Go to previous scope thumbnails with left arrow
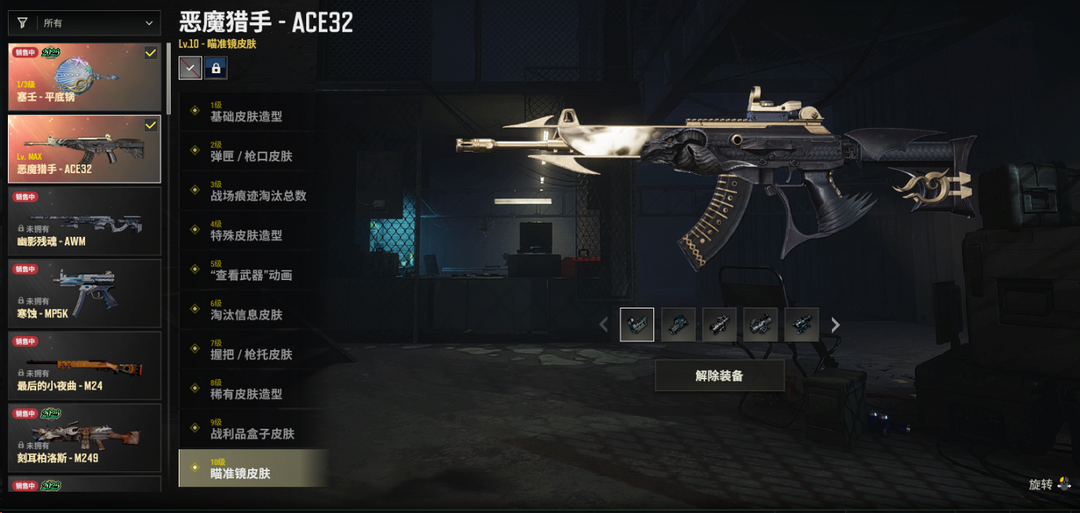 [603, 325]
